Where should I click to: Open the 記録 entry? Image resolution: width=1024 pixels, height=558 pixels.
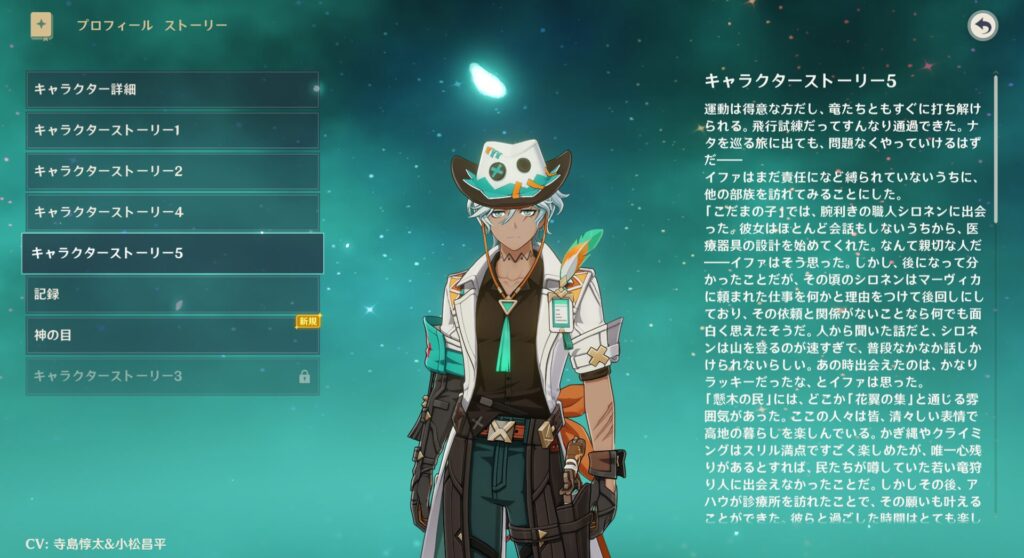(172, 295)
